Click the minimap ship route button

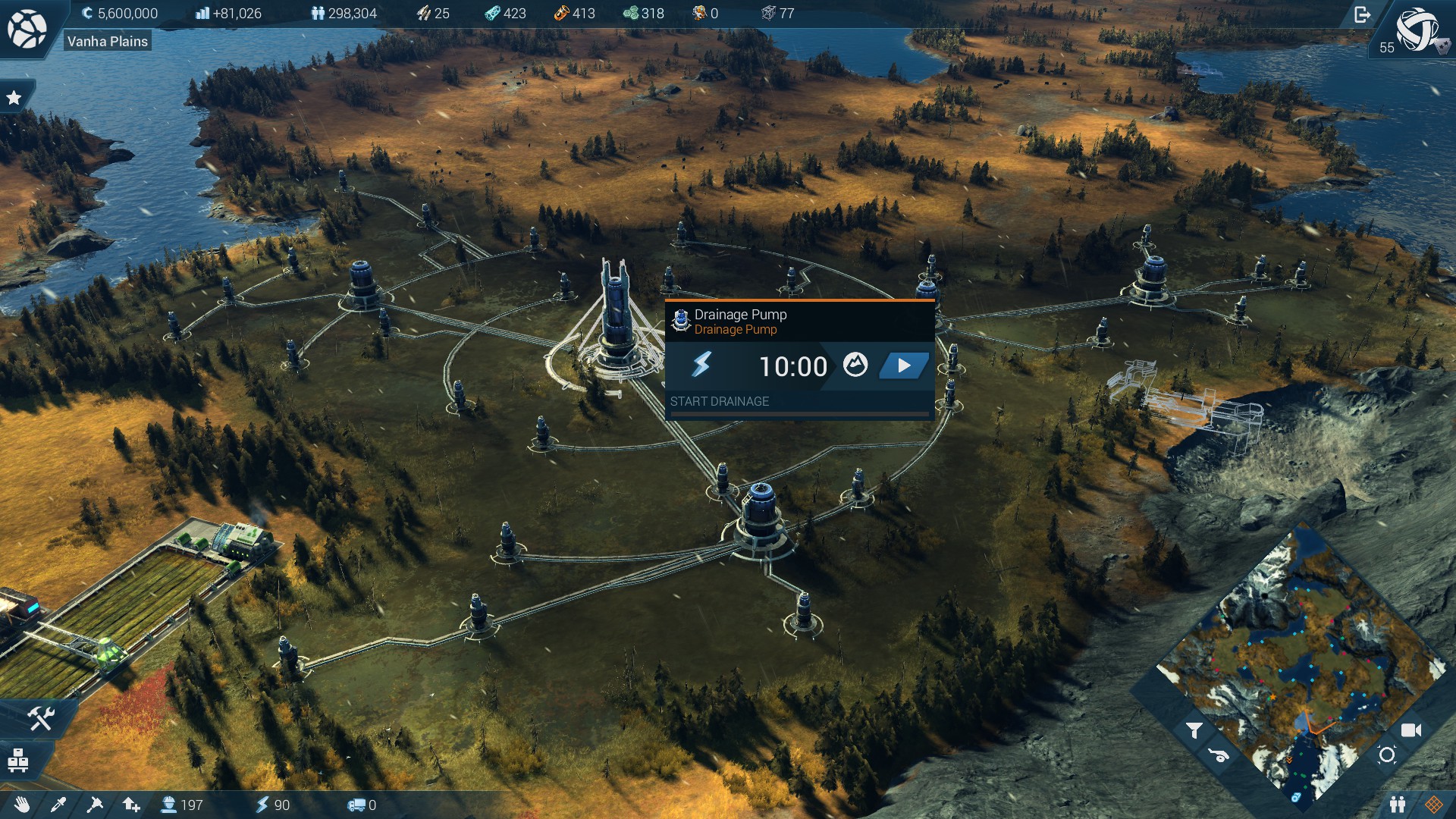pyautogui.click(x=1219, y=755)
